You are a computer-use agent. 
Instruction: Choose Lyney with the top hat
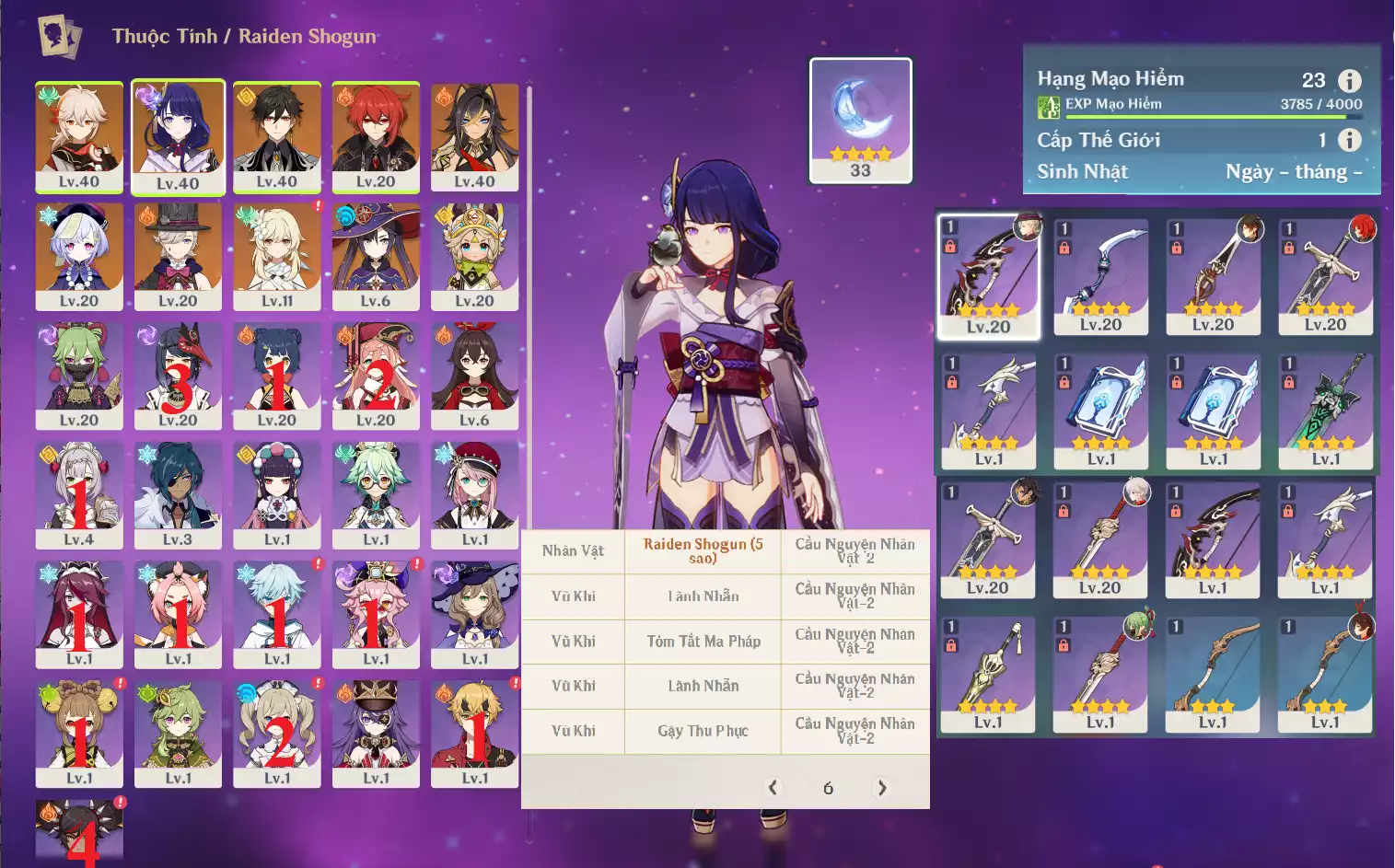[178, 256]
